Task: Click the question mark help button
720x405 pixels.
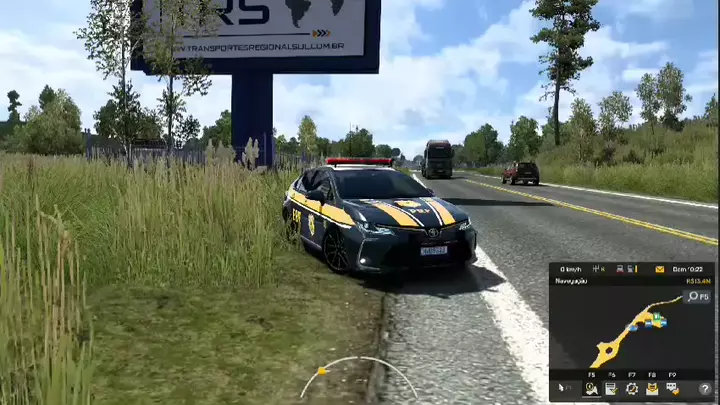Action: click(704, 388)
